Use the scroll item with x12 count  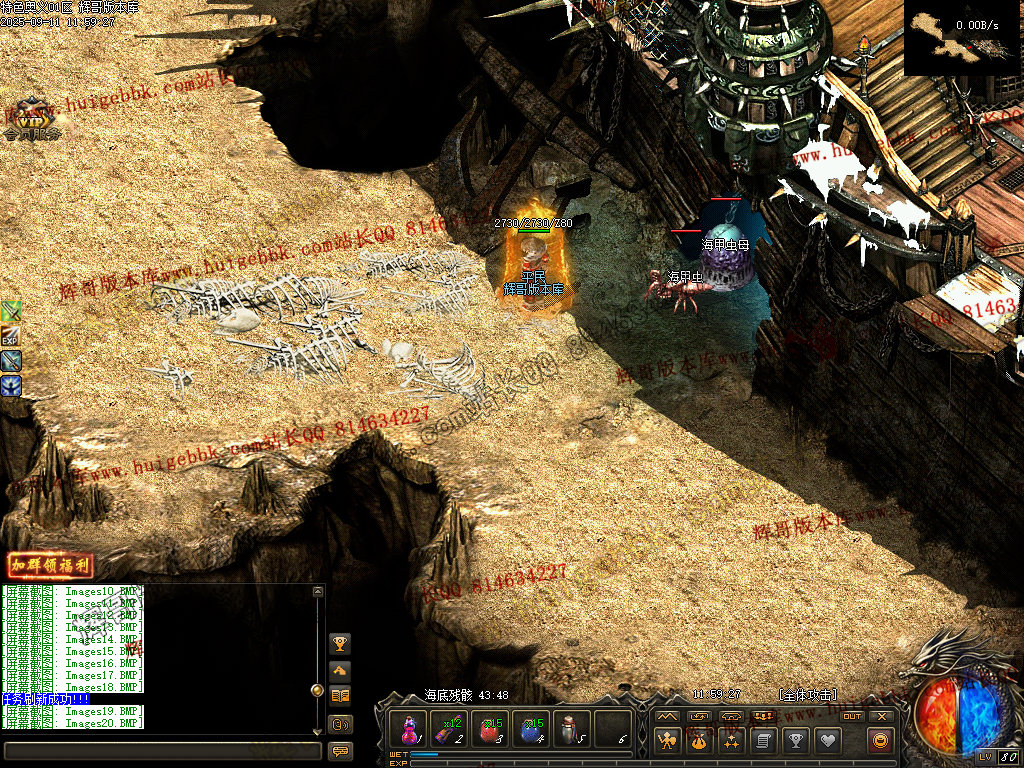click(x=448, y=730)
